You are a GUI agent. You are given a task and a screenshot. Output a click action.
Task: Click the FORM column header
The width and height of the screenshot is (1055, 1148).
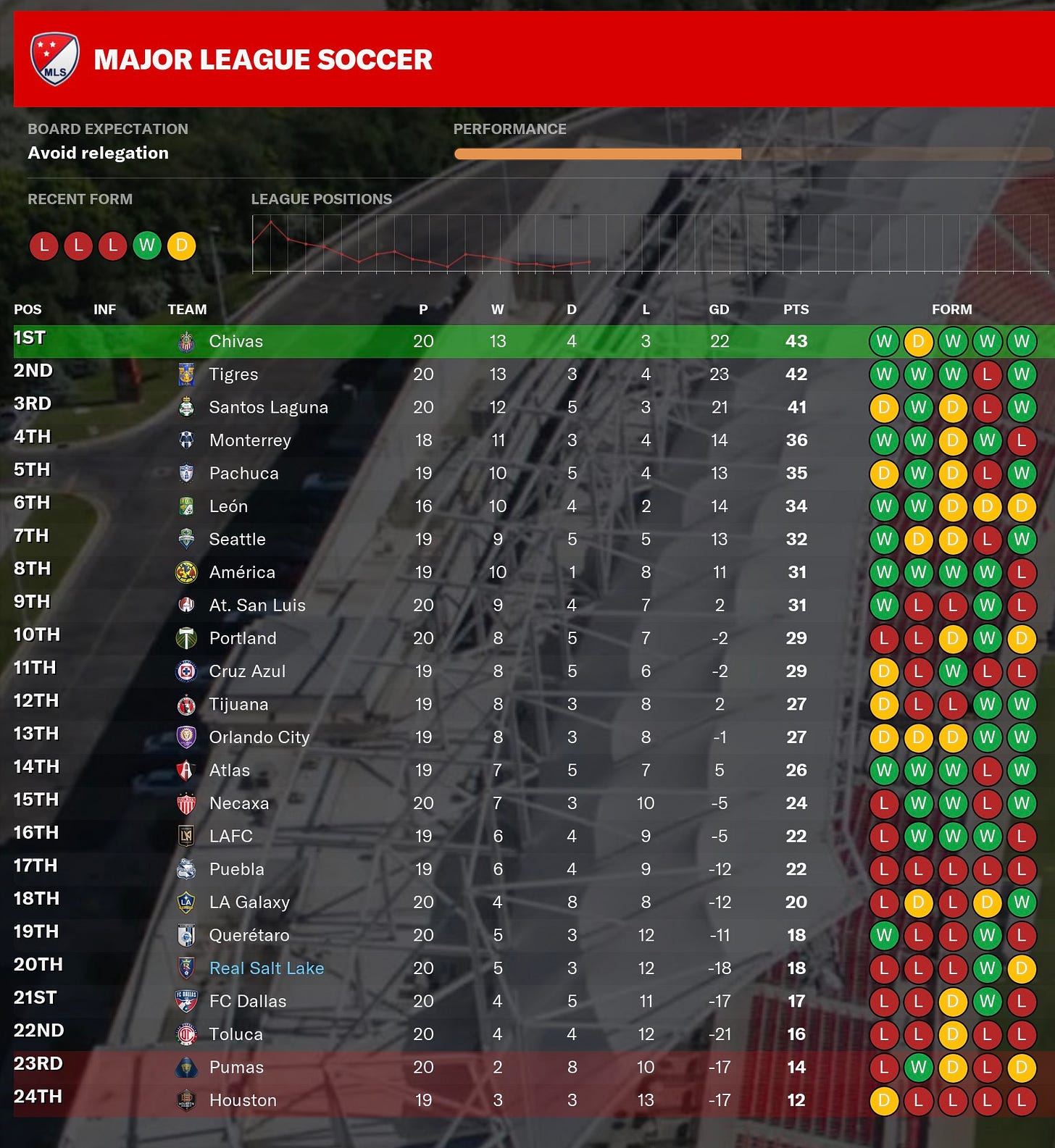(x=954, y=309)
